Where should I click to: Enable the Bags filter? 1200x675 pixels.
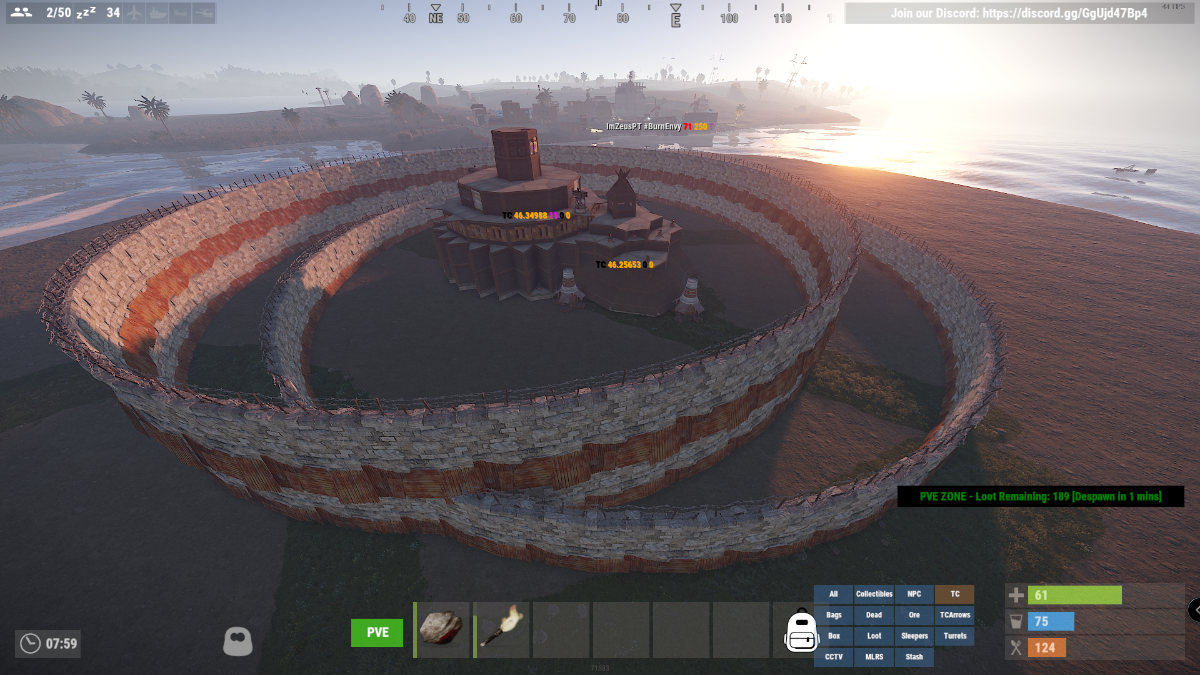[x=833, y=615]
